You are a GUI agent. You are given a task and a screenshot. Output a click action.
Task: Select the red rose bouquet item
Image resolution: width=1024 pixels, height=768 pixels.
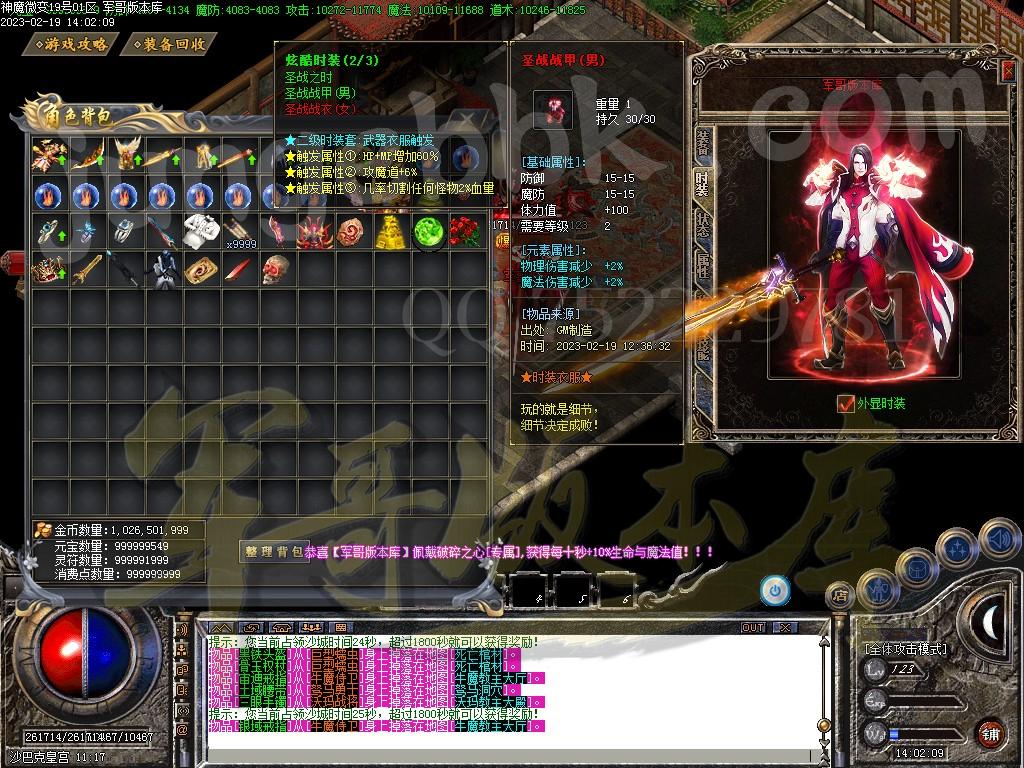(x=466, y=232)
